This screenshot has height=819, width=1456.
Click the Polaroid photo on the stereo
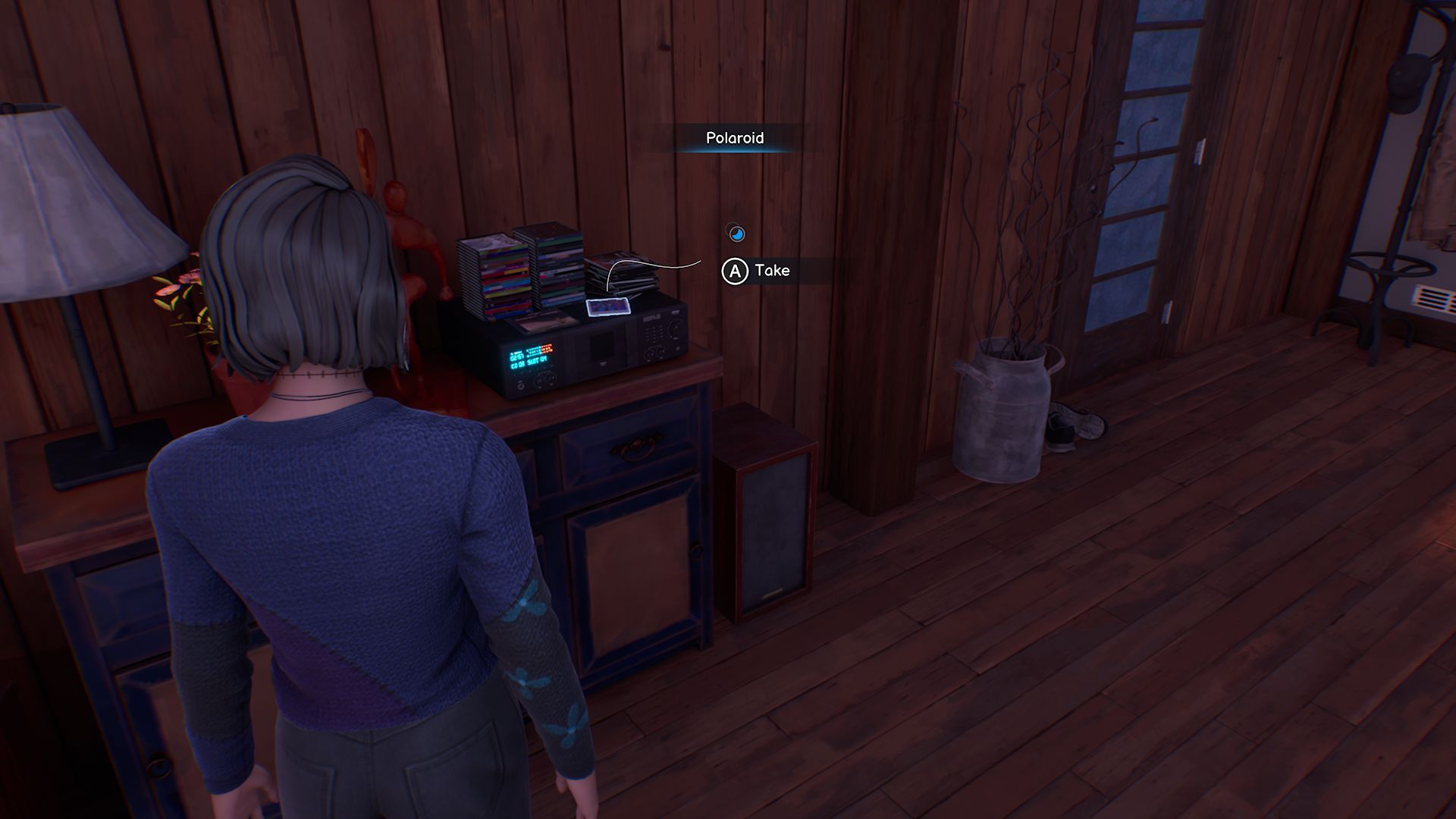click(x=608, y=307)
